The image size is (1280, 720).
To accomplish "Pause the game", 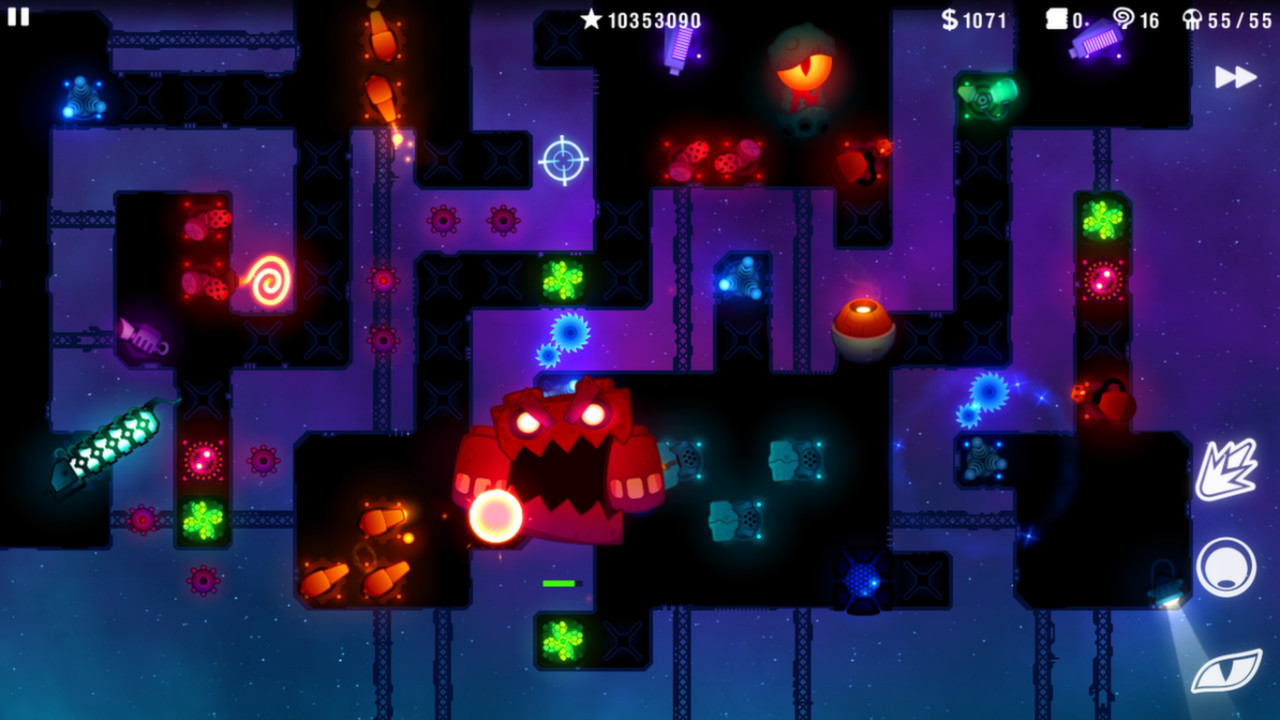I will (20, 18).
